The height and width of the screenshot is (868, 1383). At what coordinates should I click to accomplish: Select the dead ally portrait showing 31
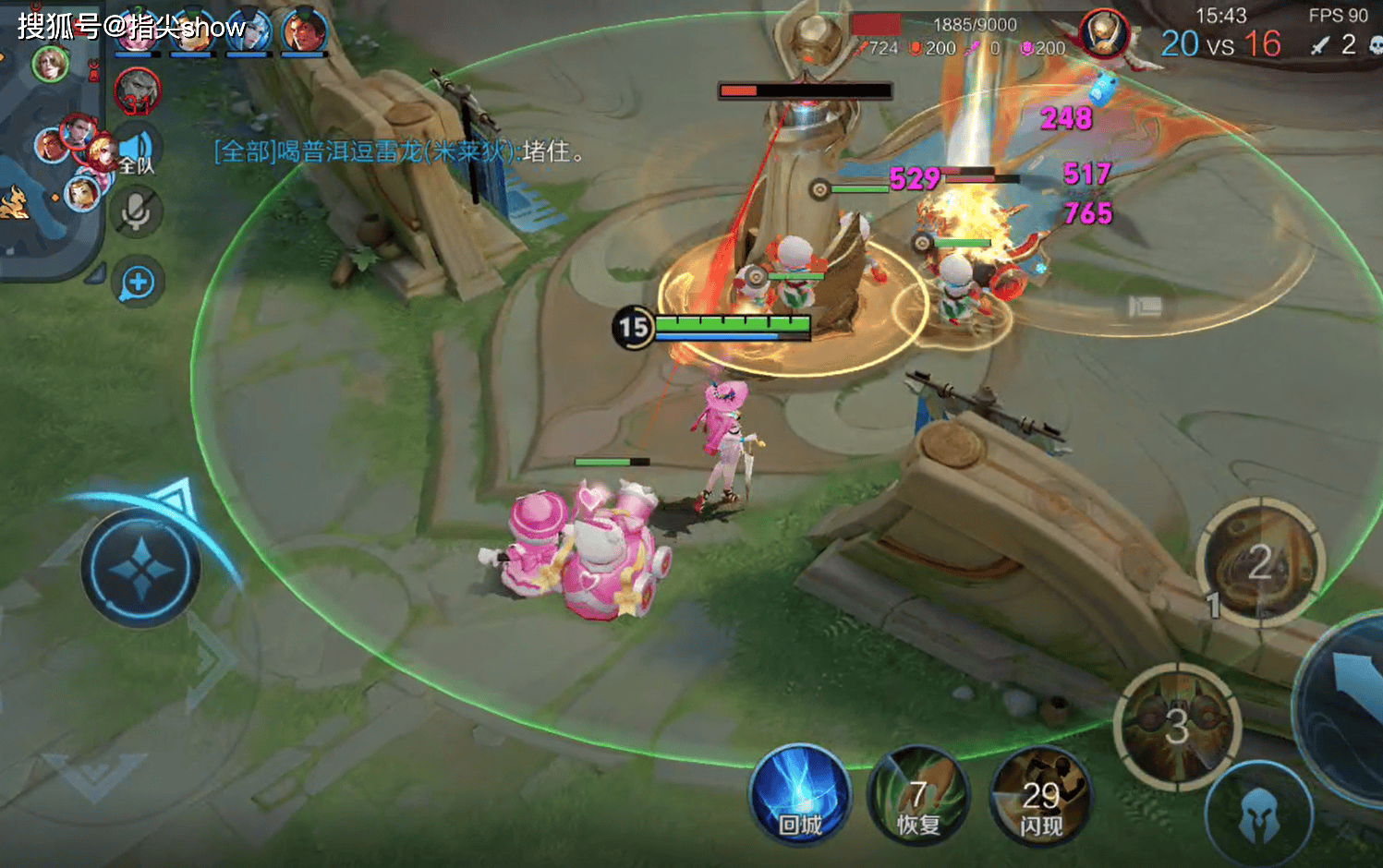pos(137,92)
